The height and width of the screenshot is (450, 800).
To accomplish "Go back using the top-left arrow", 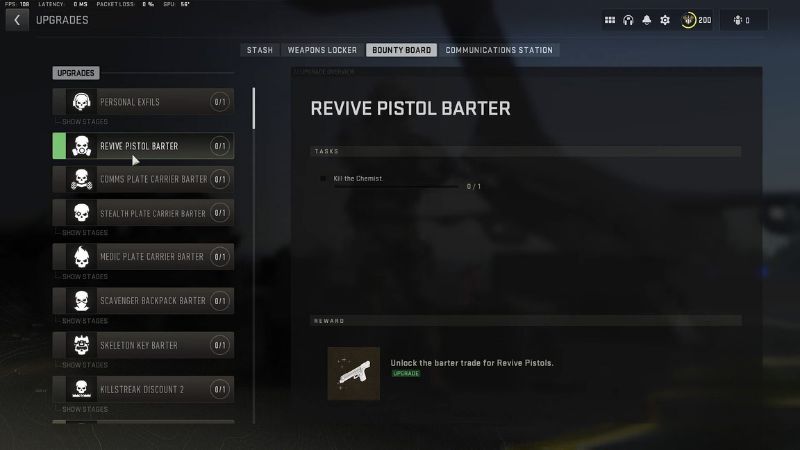I will [17, 20].
